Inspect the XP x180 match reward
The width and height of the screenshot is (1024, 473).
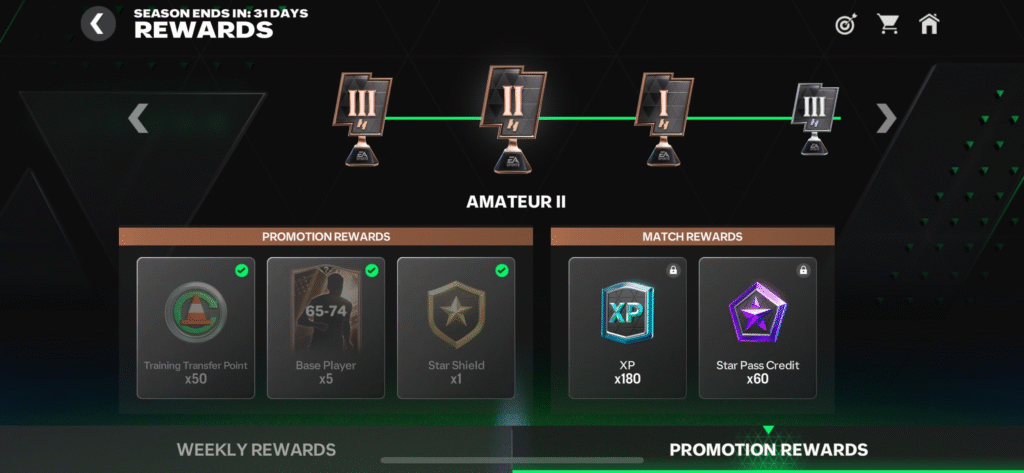pos(627,328)
